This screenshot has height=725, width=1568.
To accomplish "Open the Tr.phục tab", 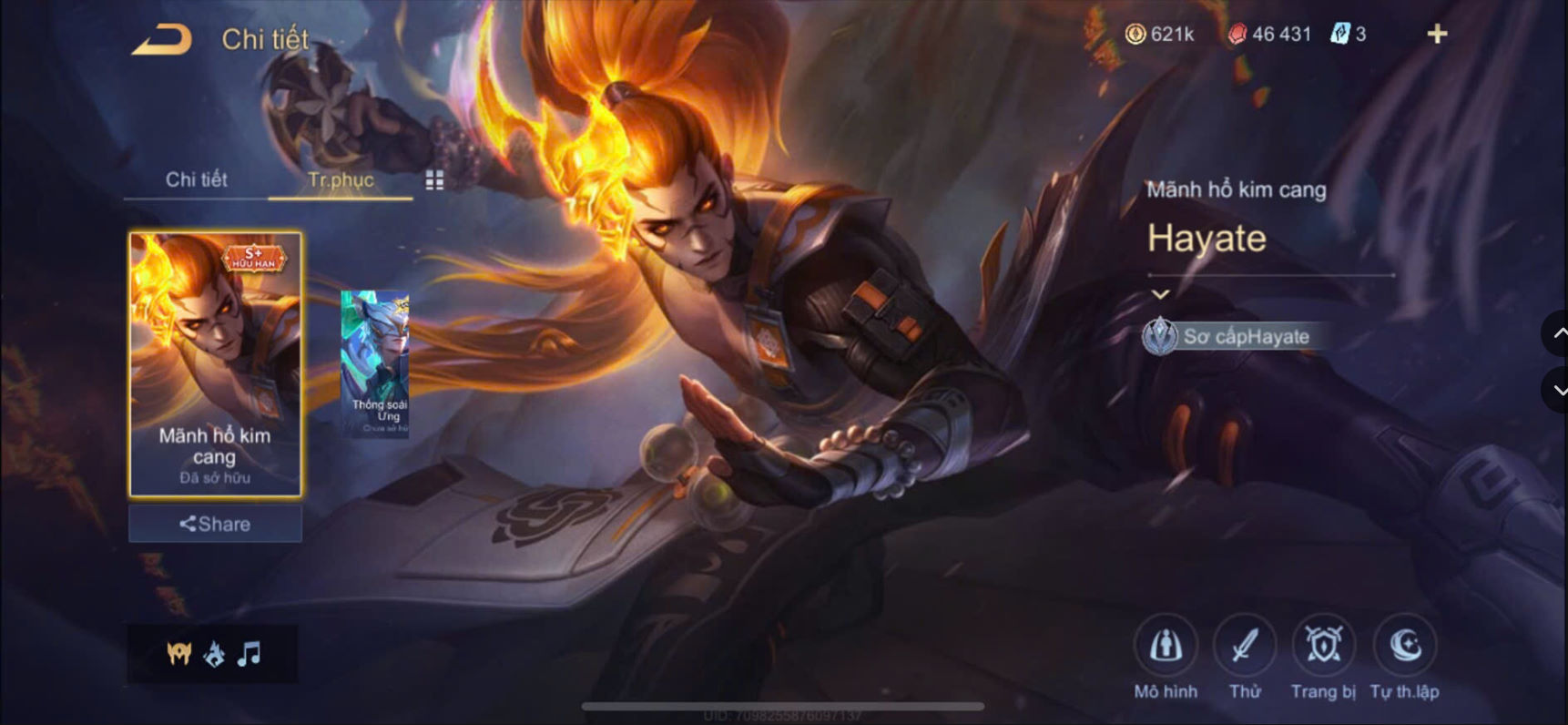I will [341, 180].
